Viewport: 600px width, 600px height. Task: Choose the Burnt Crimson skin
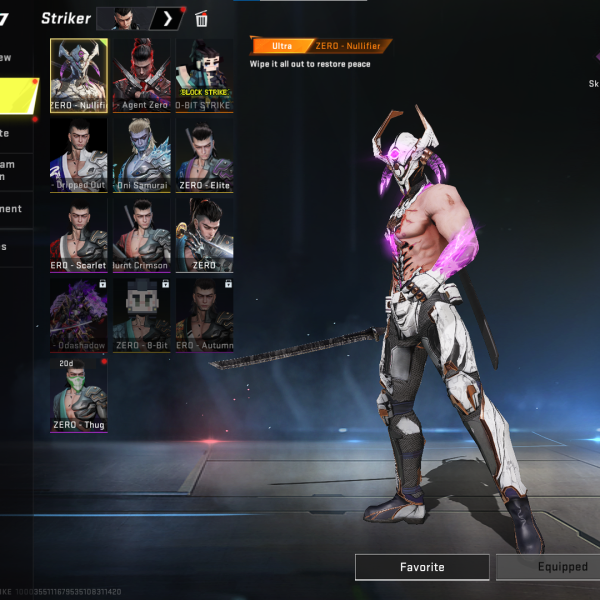(142, 234)
